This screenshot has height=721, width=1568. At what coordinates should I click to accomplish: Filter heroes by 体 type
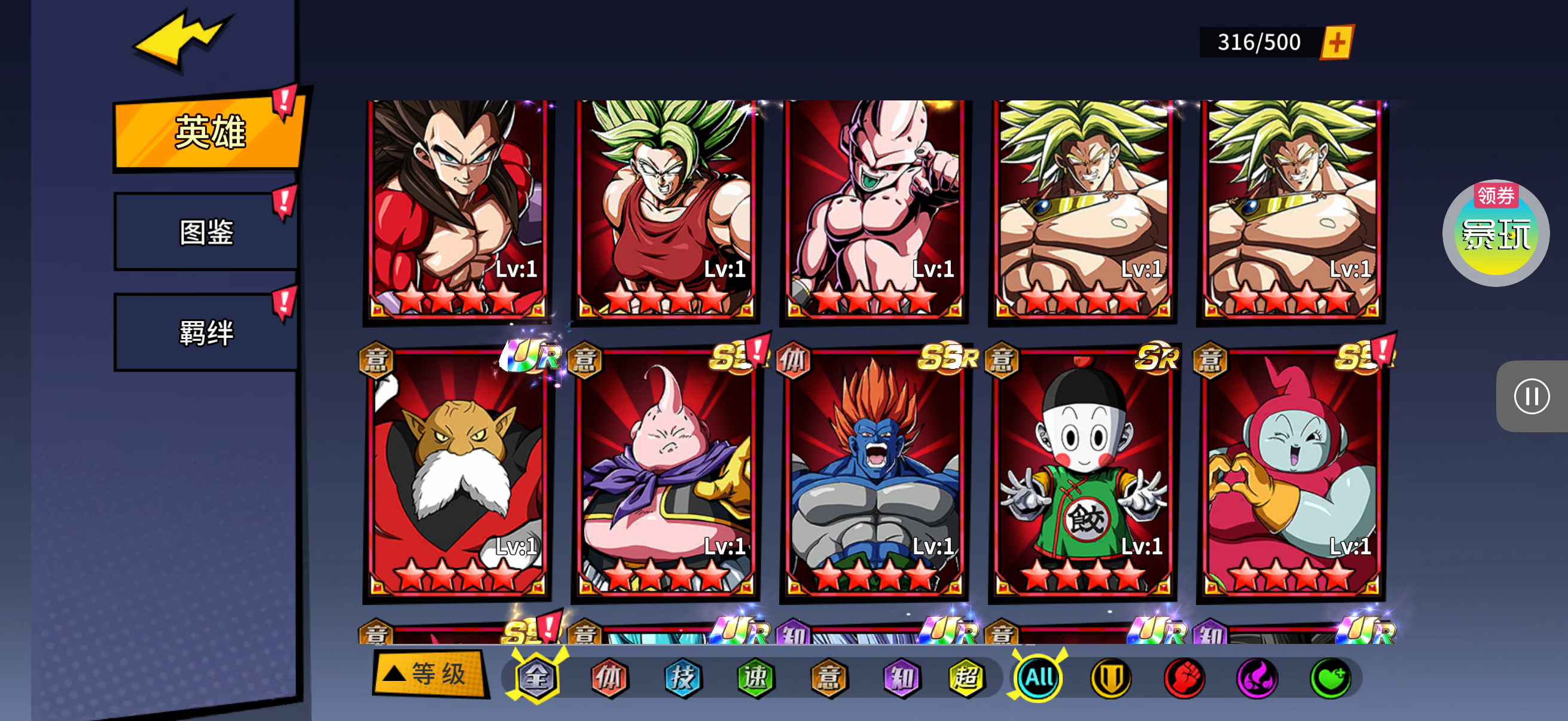pos(609,677)
